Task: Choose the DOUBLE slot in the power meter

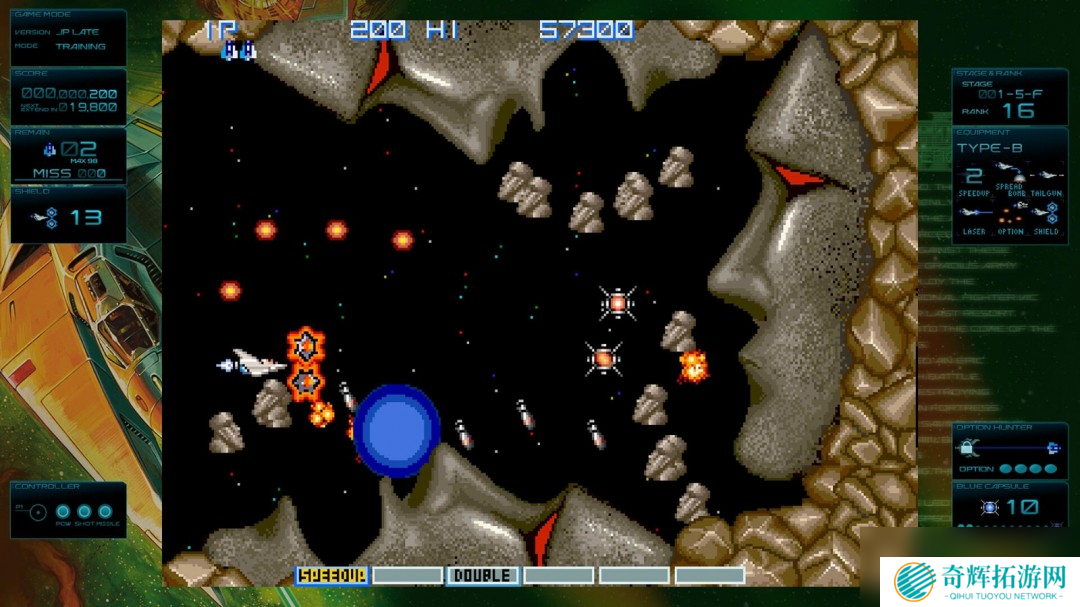Action: 483,575
